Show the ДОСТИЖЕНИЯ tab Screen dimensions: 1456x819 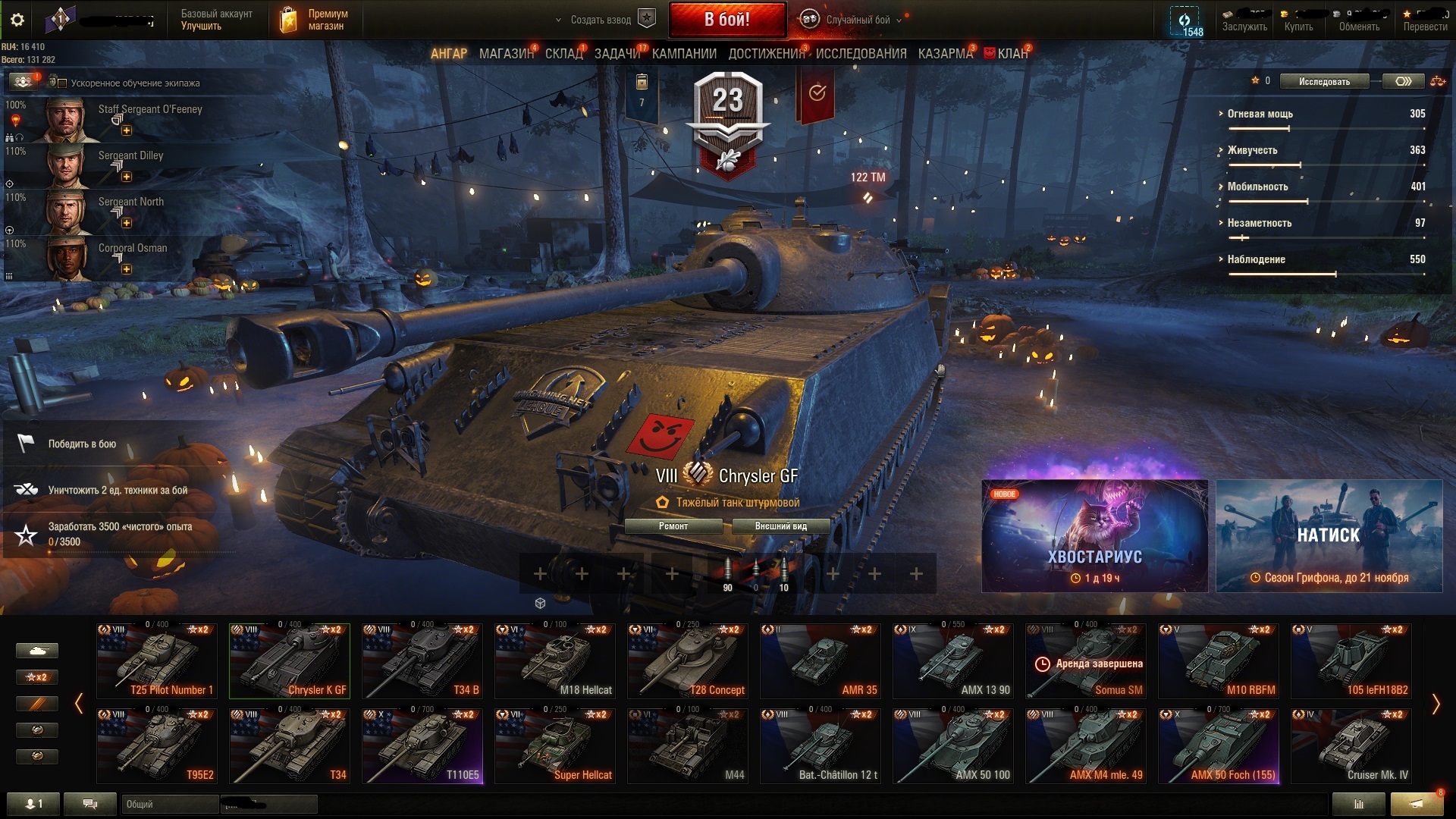click(x=766, y=54)
